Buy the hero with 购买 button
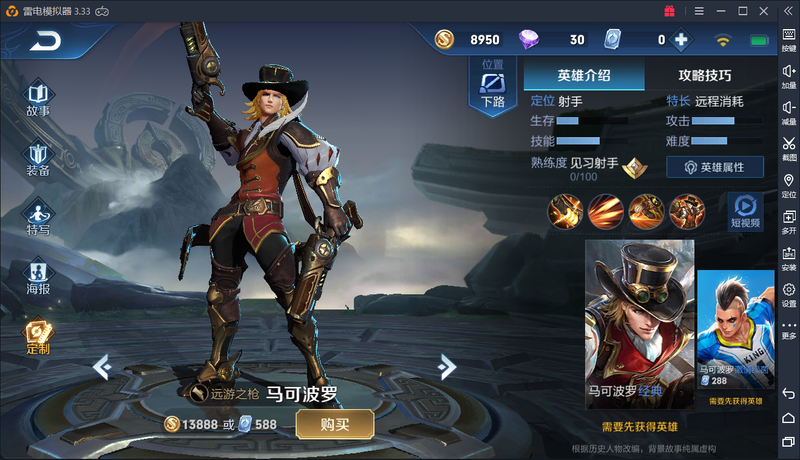 334,424
